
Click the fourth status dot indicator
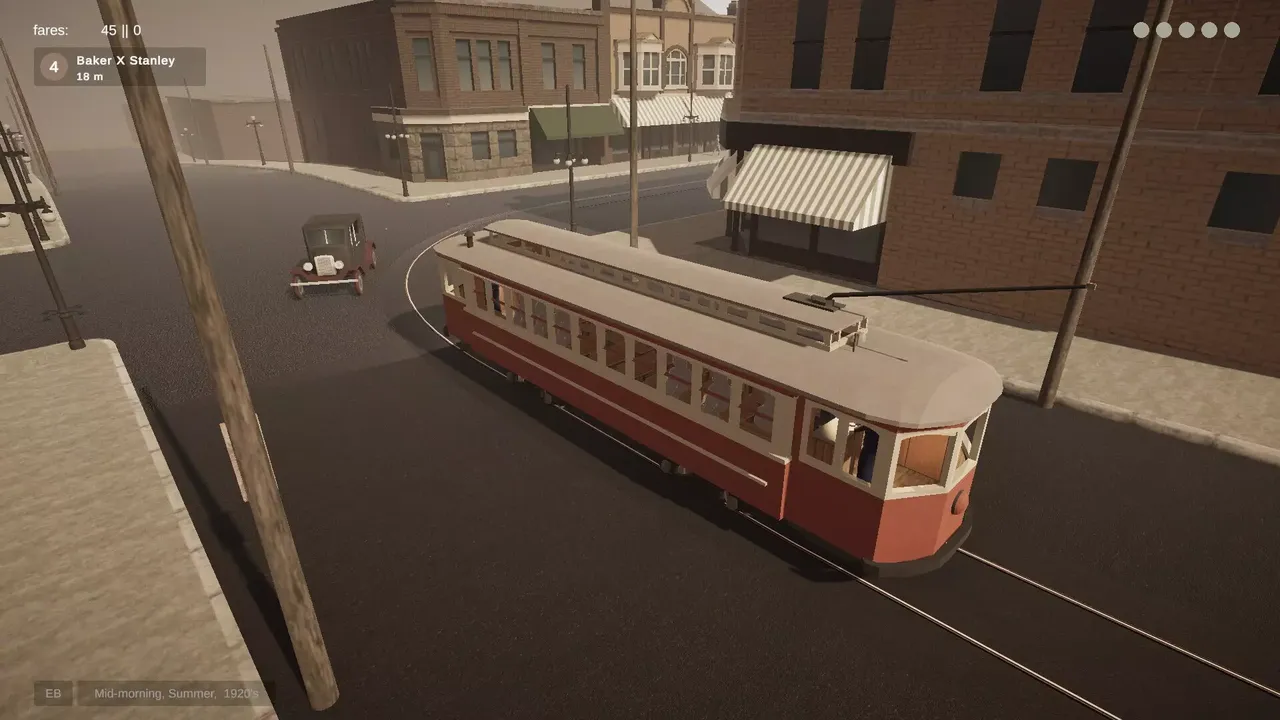(x=1209, y=30)
